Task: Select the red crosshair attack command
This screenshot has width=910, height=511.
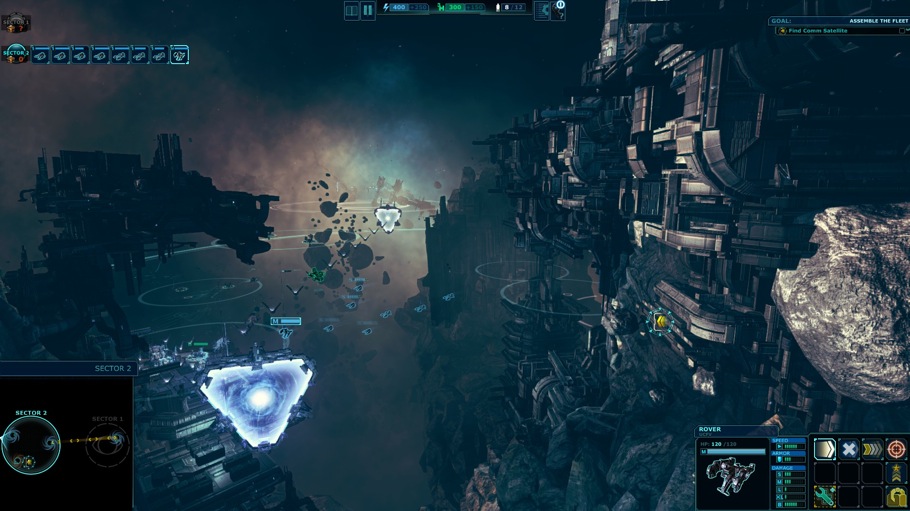Action: click(896, 449)
